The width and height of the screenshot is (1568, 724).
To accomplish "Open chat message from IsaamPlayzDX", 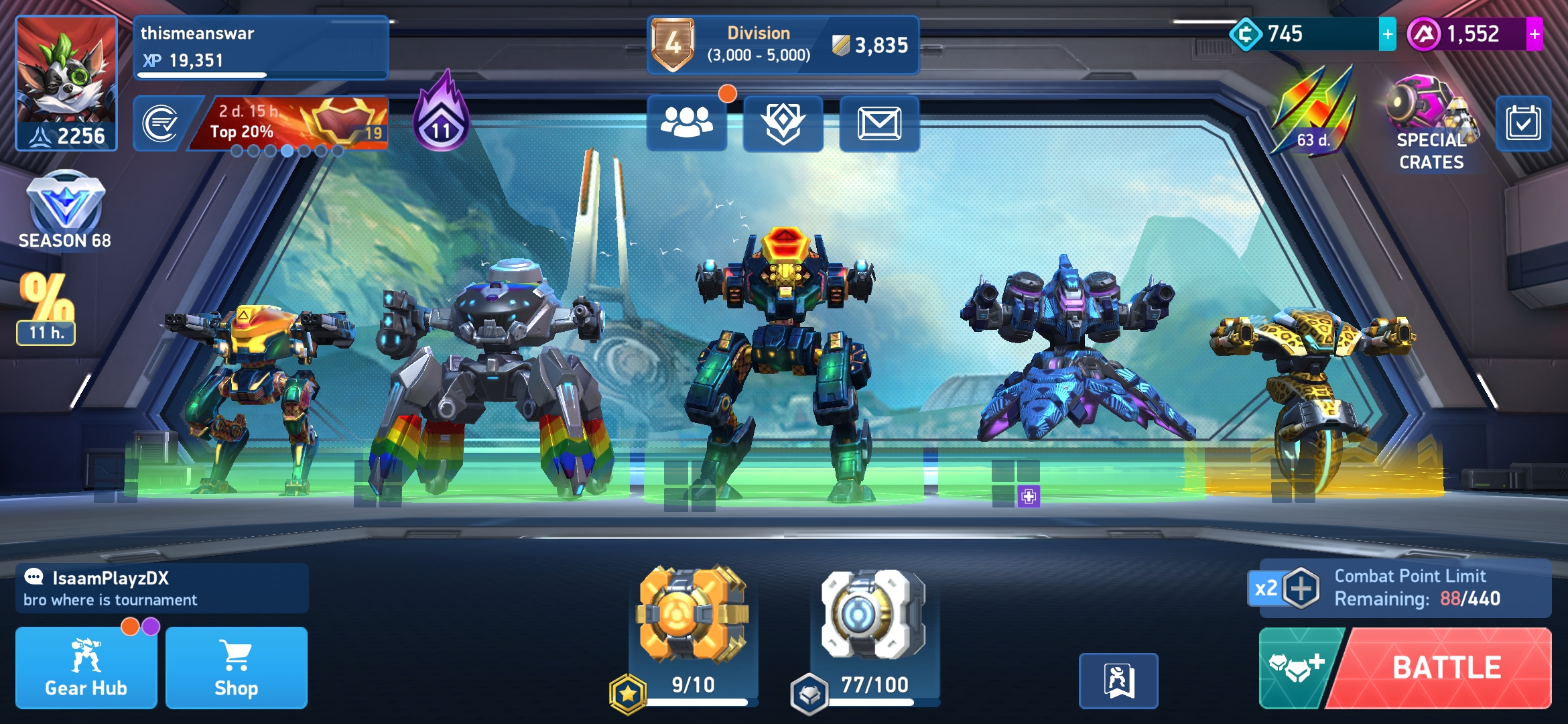I will click(161, 589).
